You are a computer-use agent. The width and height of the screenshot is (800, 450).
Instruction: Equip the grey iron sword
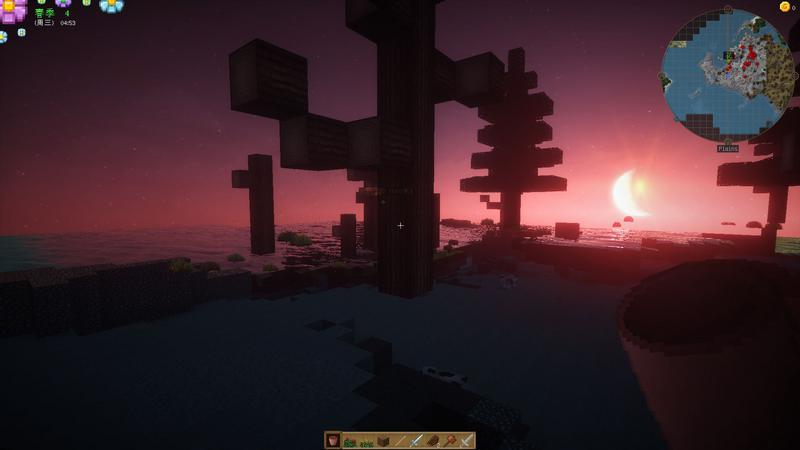[466, 440]
